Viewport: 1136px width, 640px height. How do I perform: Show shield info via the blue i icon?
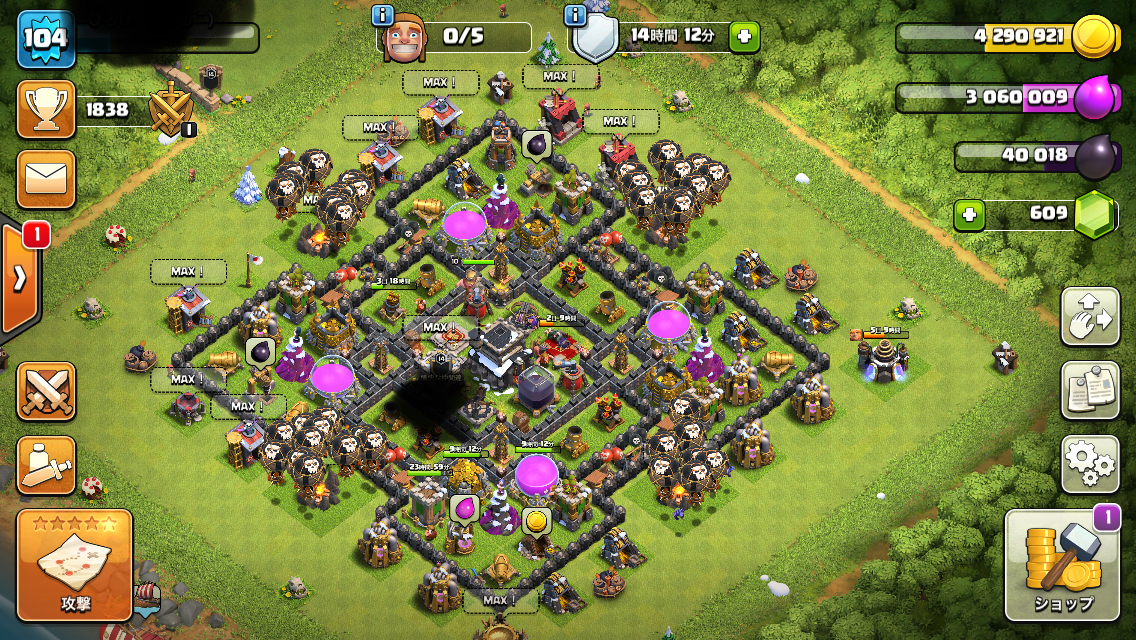(575, 15)
